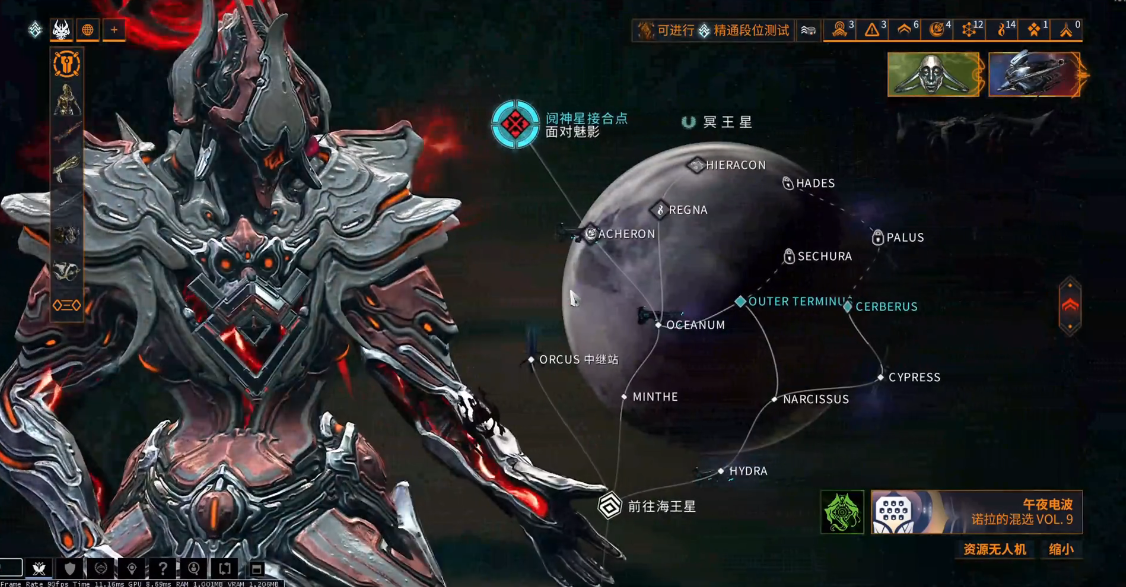Viewport: 1126px width, 587px height.
Task: Select the Outer Terminus junction node
Action: coord(740,301)
